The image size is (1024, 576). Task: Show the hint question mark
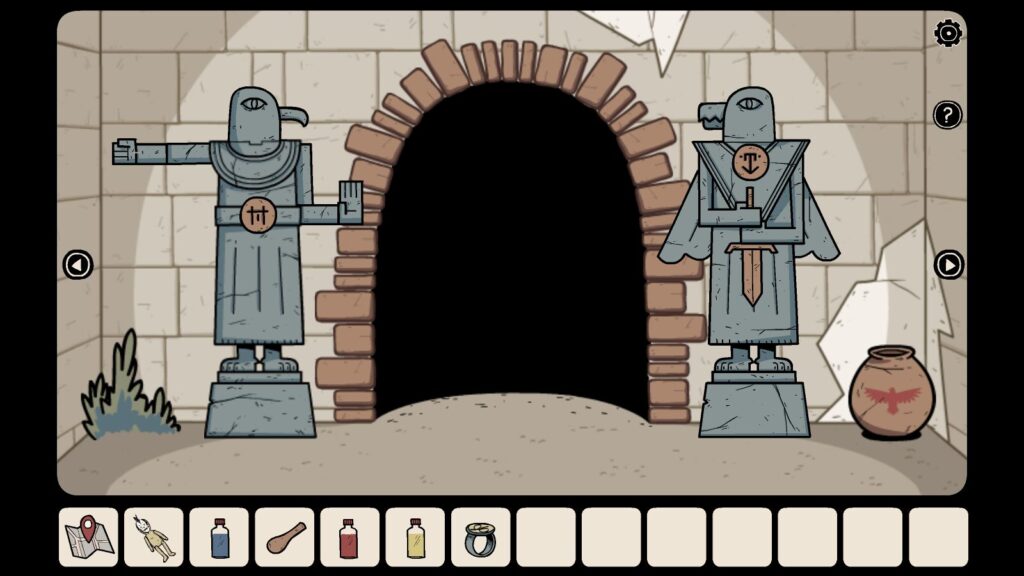tap(948, 115)
